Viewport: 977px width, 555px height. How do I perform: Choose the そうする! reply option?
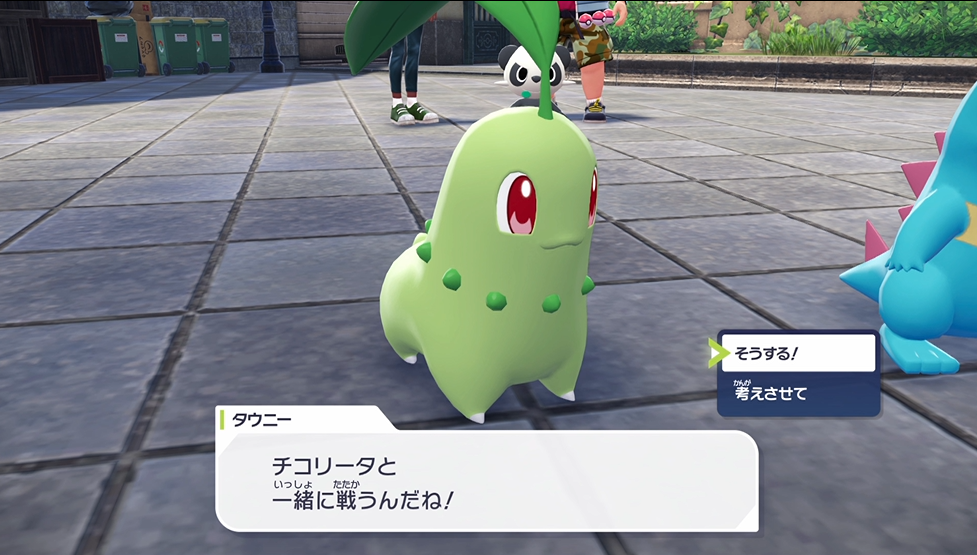(797, 353)
